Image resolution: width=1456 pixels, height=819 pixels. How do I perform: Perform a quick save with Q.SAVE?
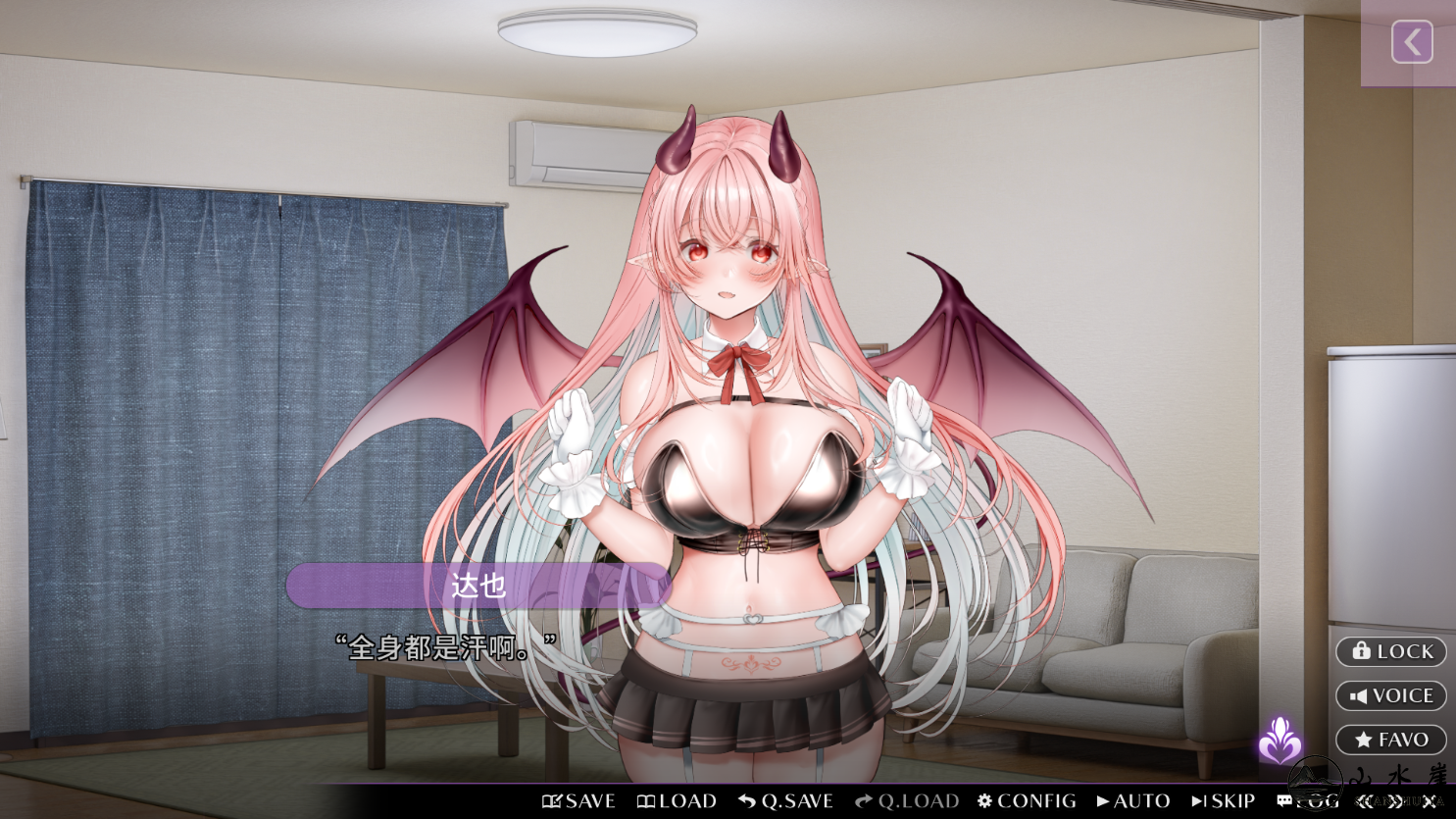tap(785, 801)
